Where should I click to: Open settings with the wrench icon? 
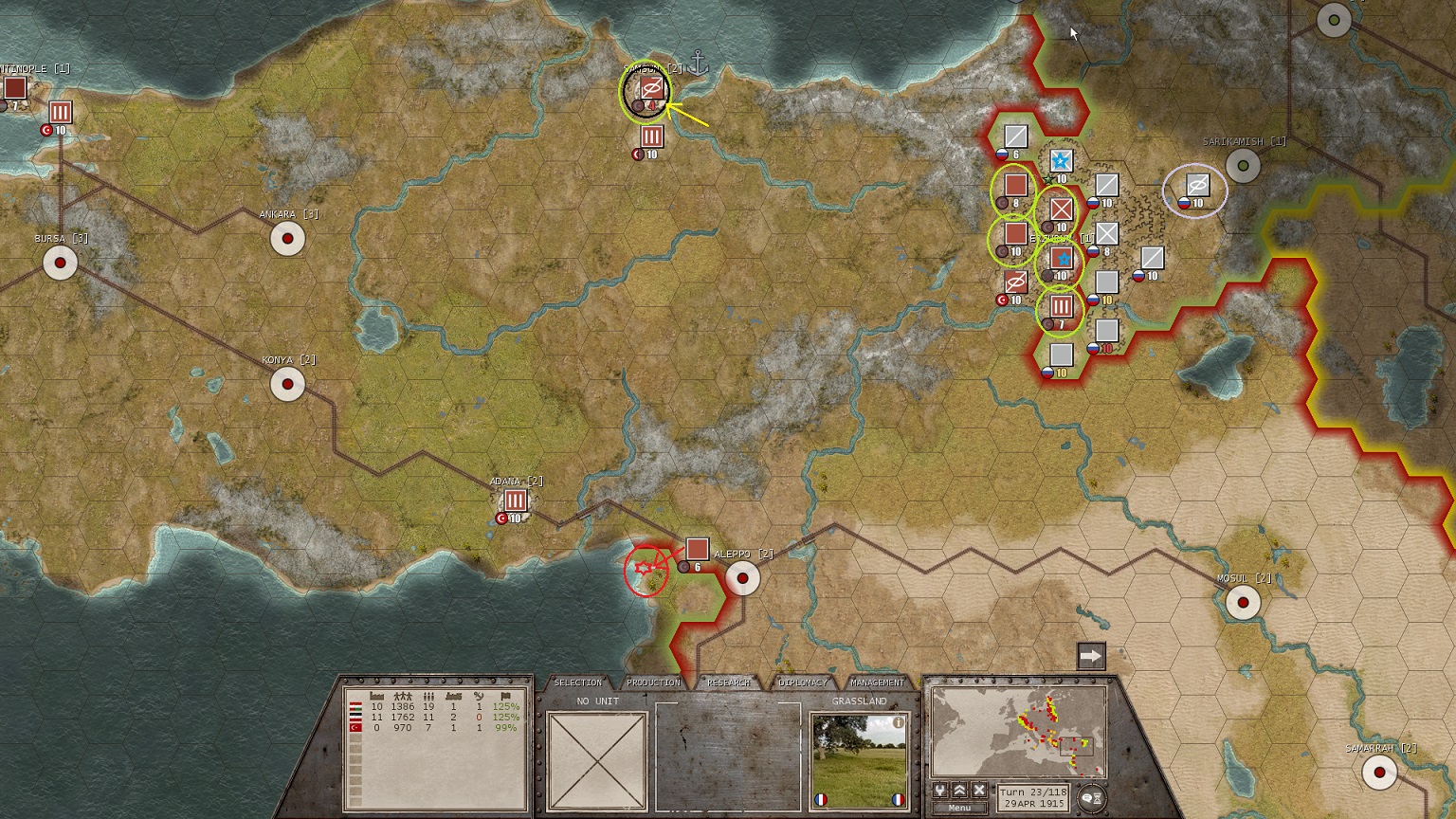[939, 791]
